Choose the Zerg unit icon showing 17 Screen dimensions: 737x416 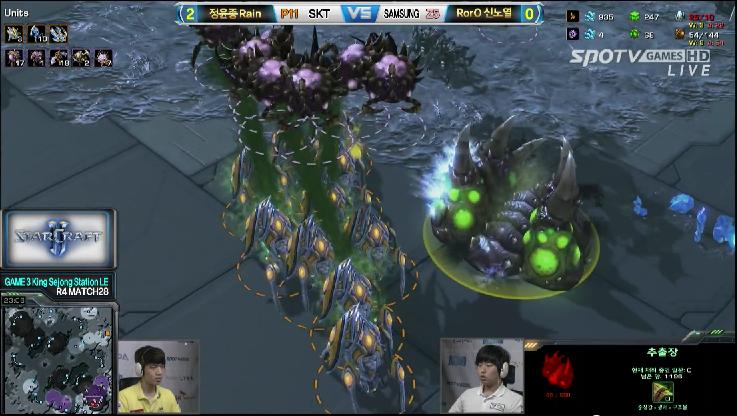(x=15, y=58)
